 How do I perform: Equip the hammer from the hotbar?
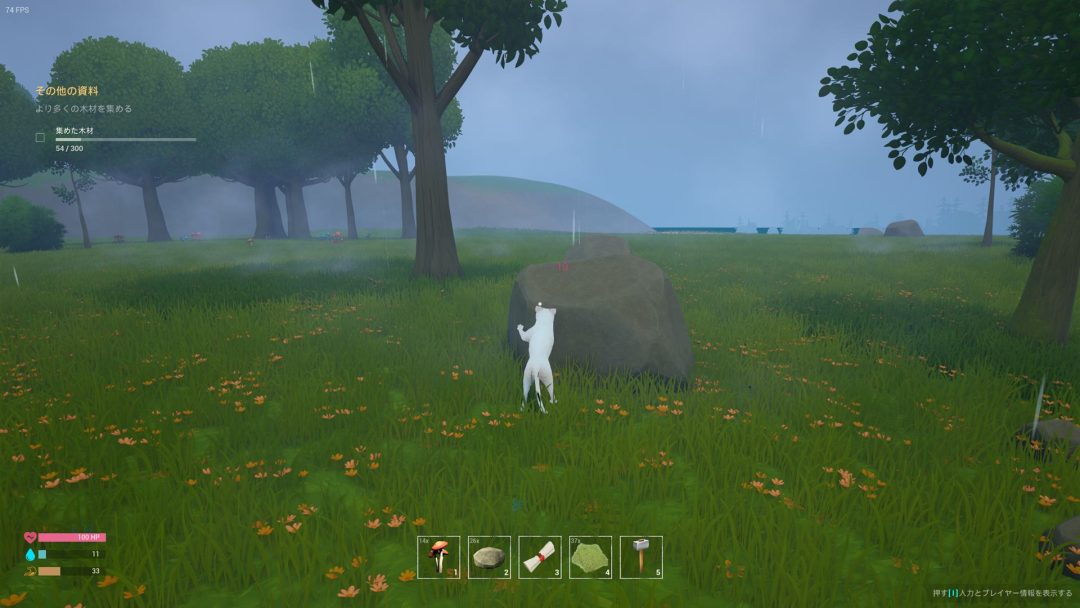[x=641, y=557]
